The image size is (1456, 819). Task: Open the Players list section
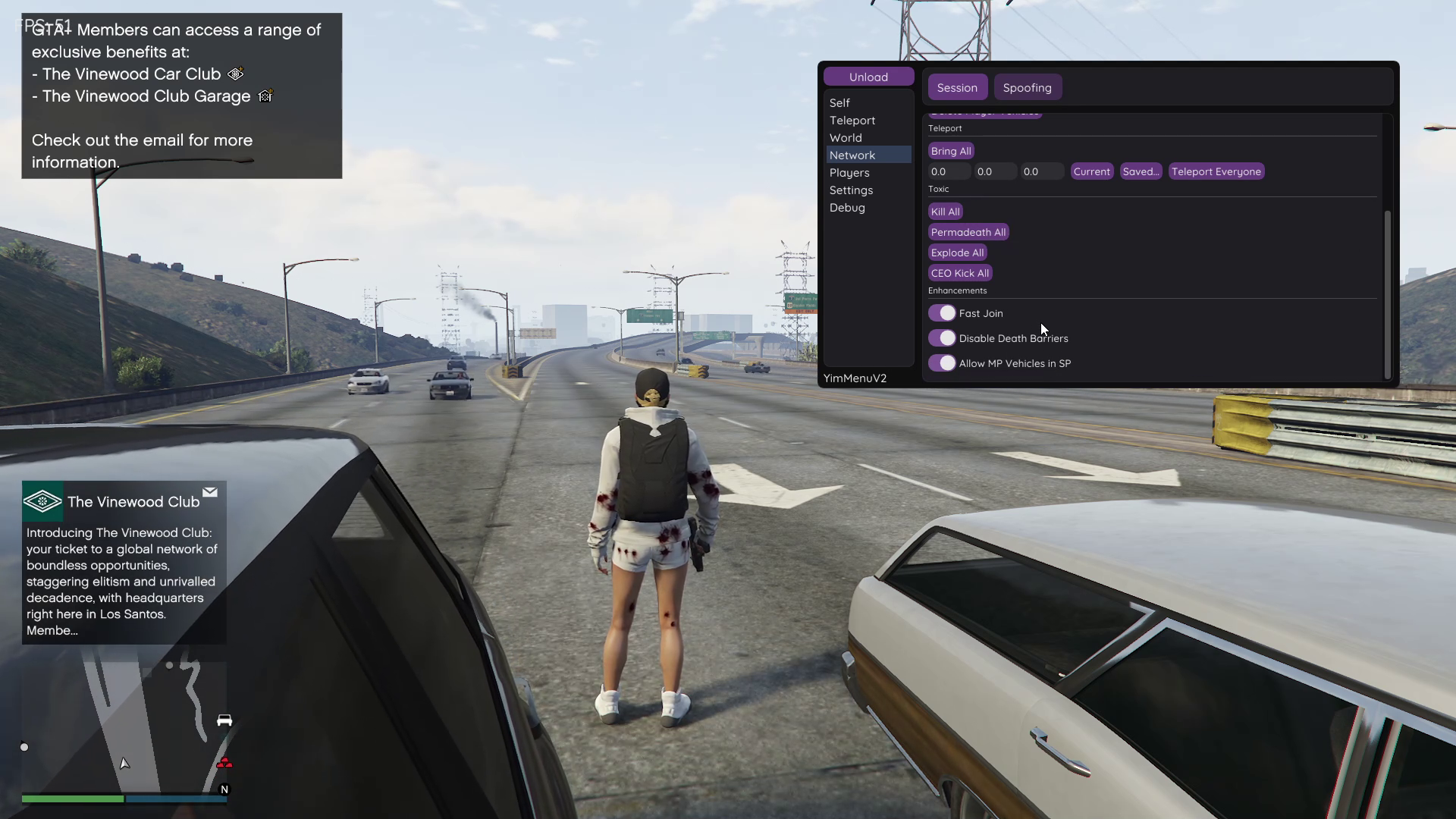tap(849, 173)
